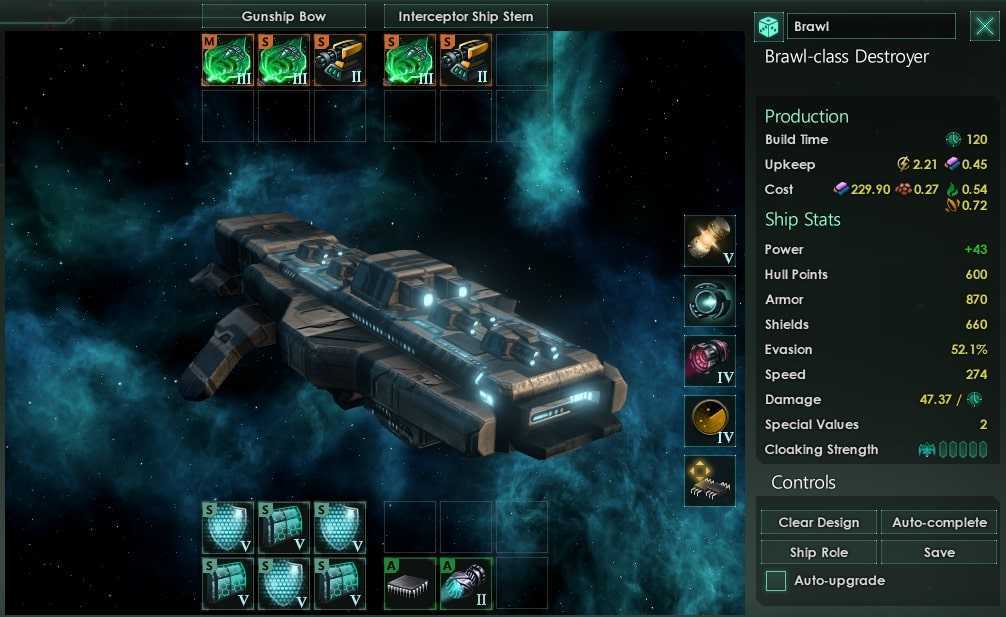Open the orange radar sensor slot

tap(710, 421)
